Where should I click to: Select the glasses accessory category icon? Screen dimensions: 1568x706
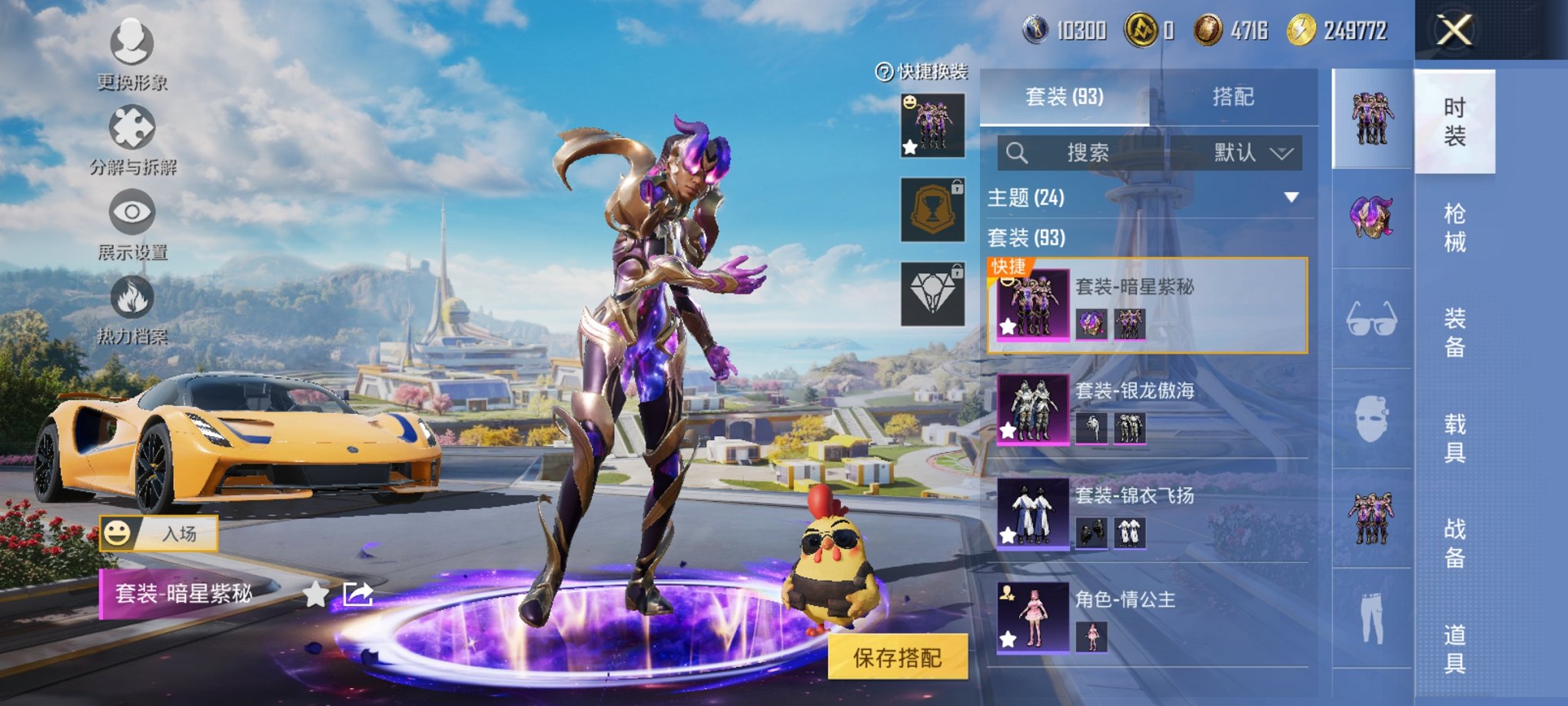[1371, 318]
